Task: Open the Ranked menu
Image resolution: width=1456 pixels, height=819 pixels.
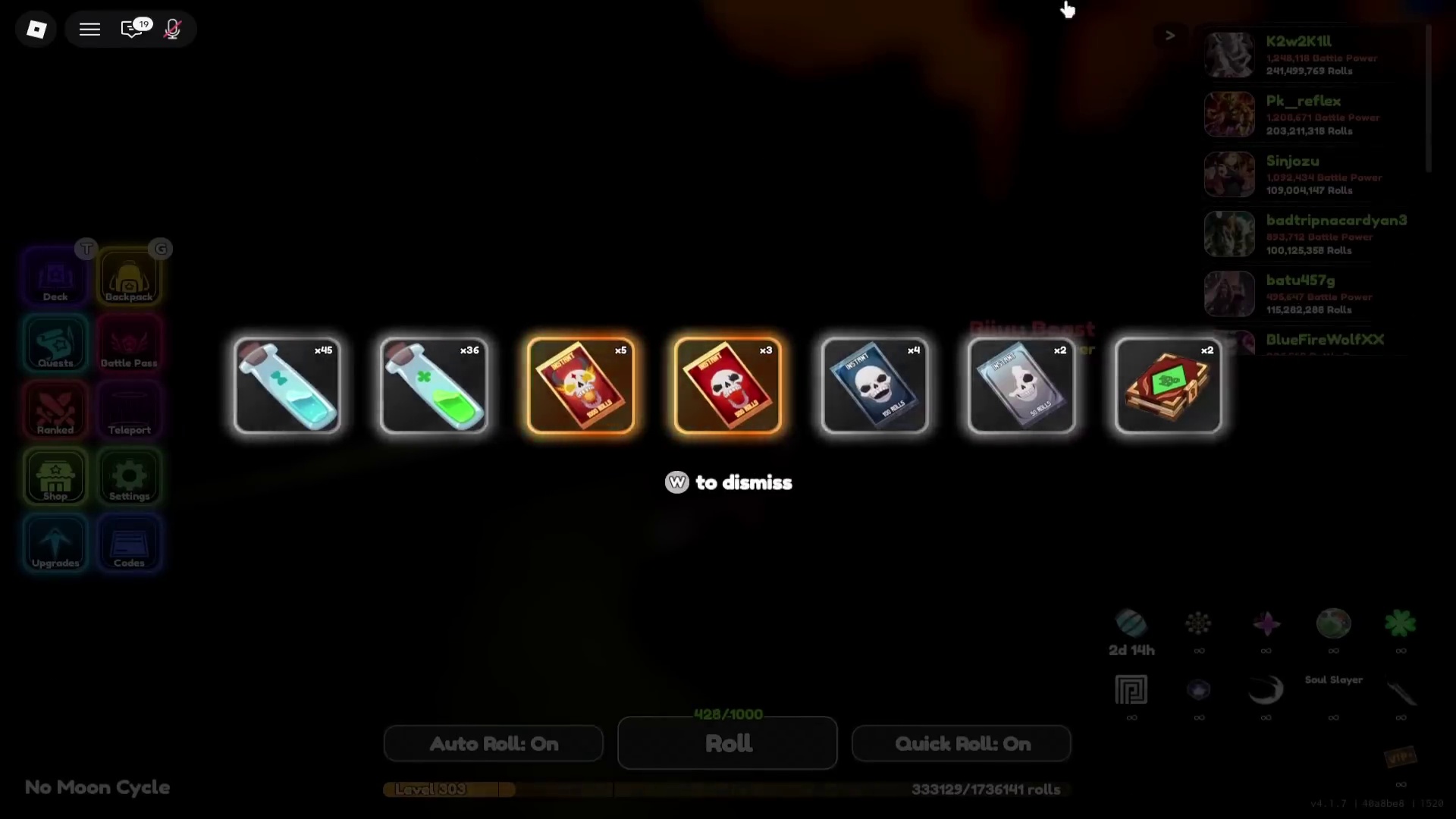Action: [x=55, y=411]
